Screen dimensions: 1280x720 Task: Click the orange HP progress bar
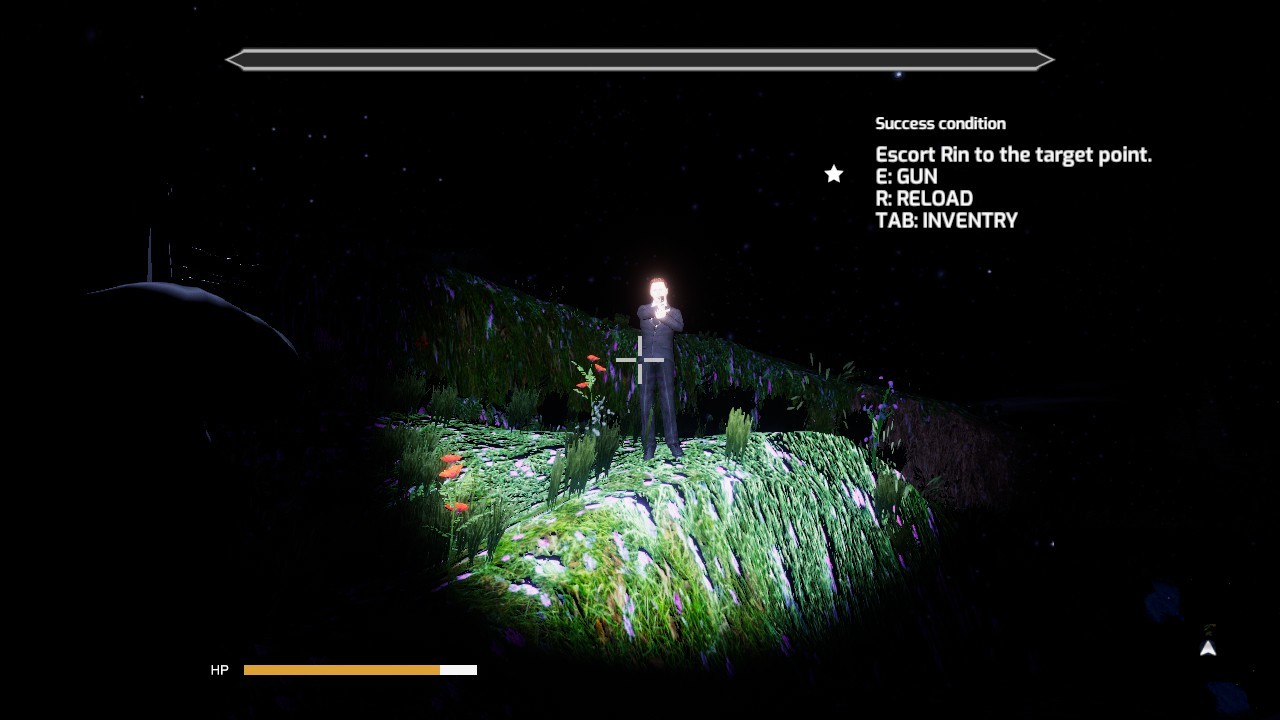[340, 670]
